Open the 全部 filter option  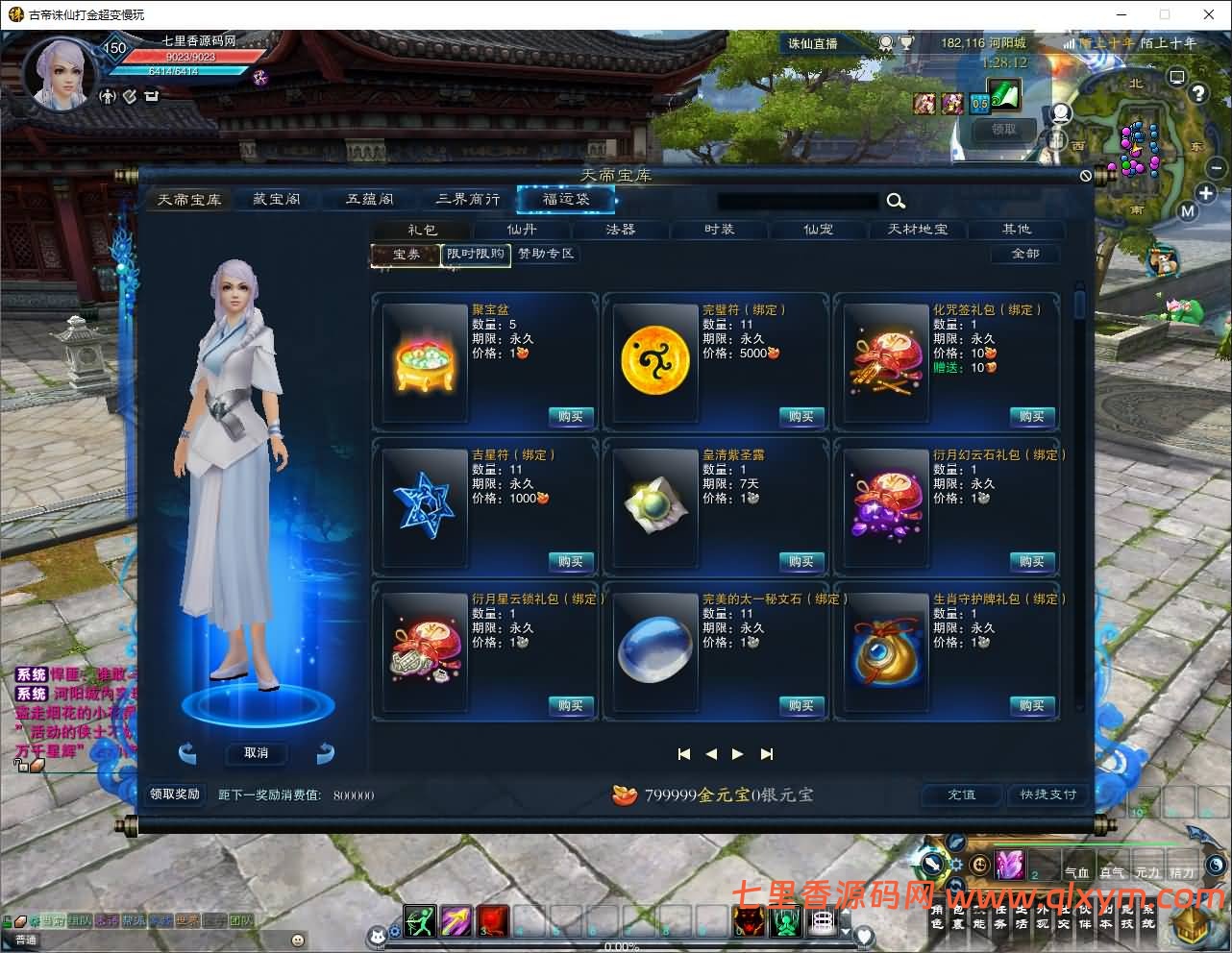click(1023, 254)
